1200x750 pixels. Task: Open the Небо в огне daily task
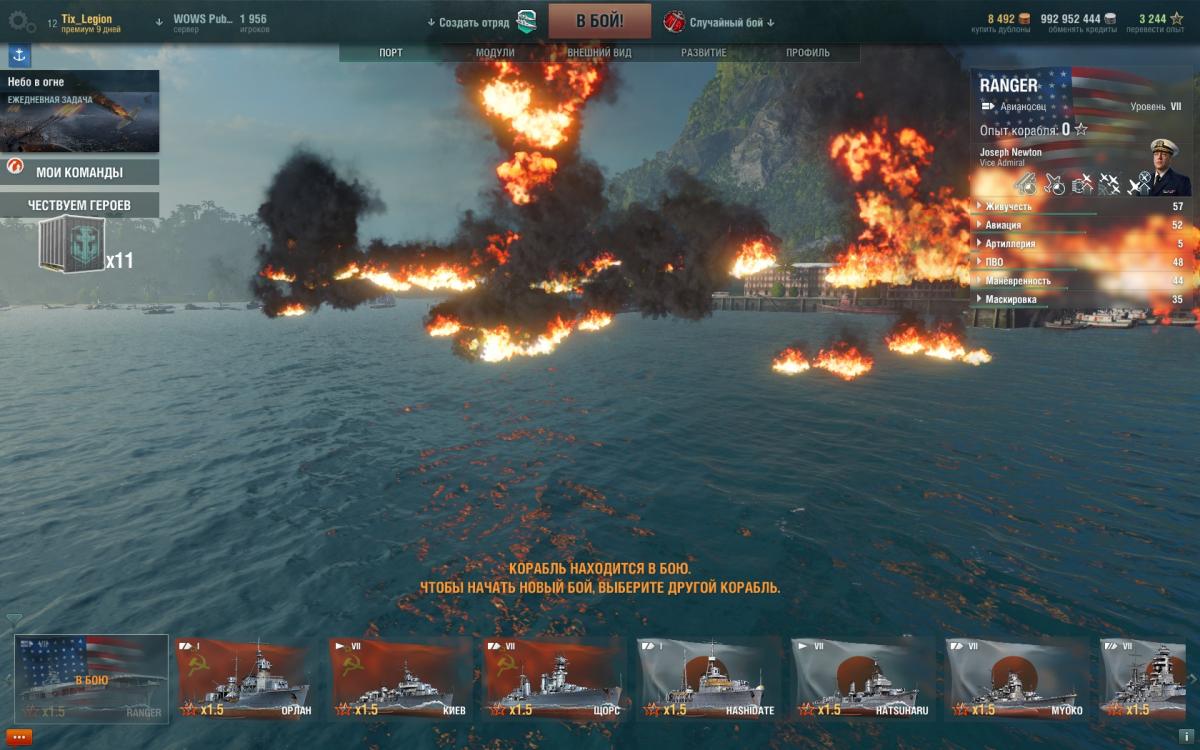point(80,110)
